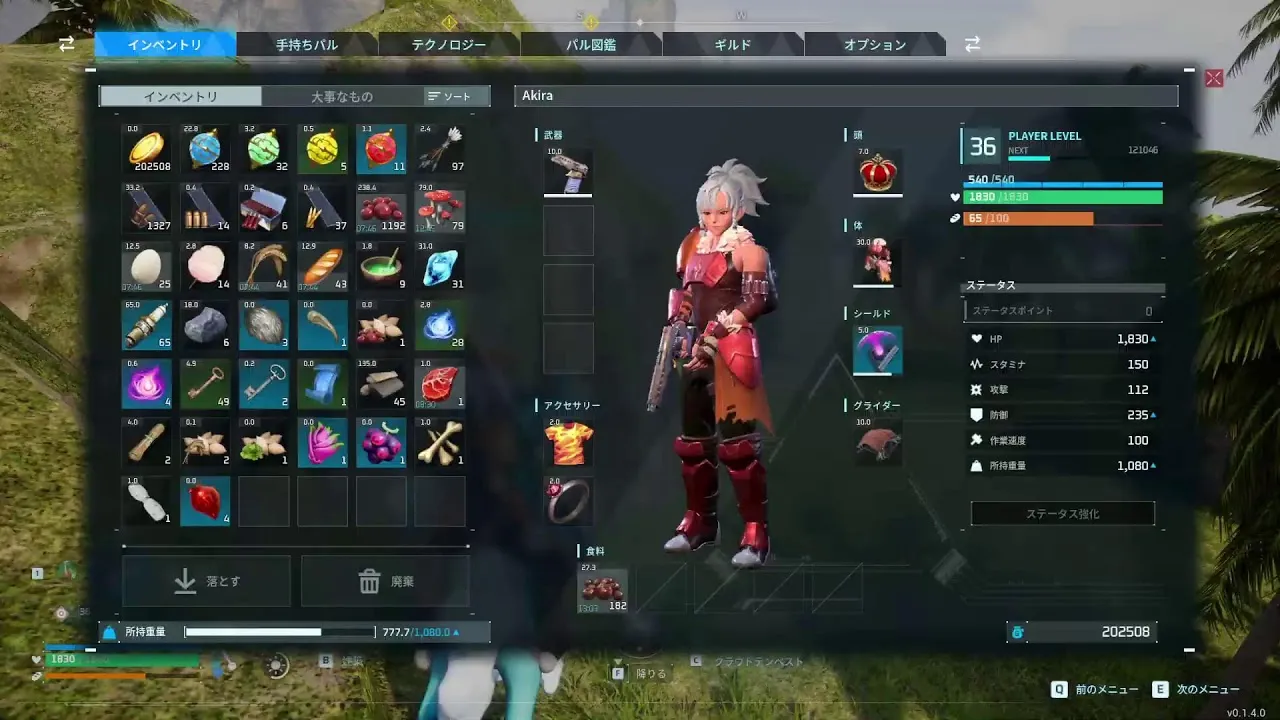The image size is (1280, 720).
Task: Close the menu with the red X
Action: click(1214, 78)
